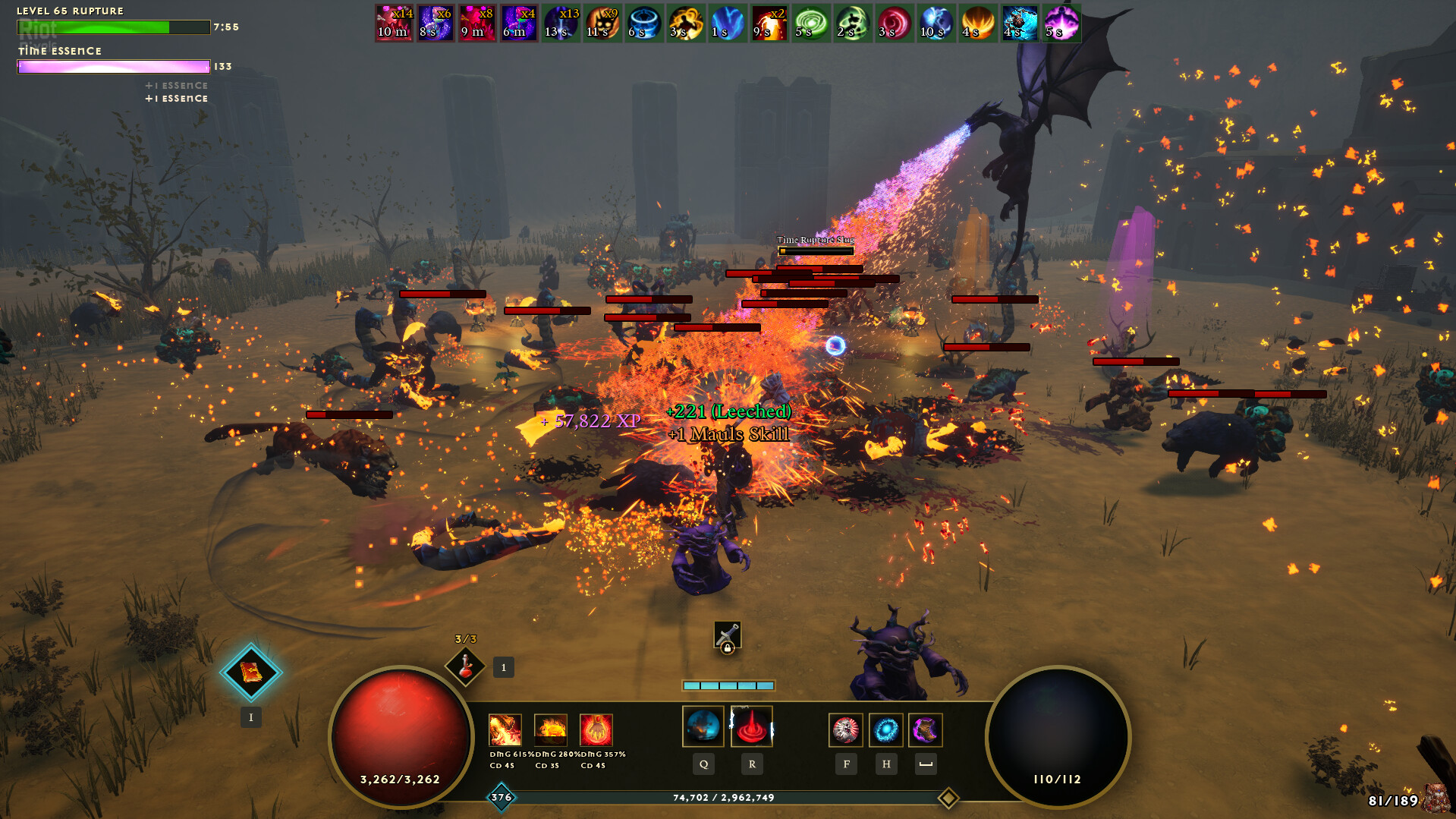This screenshot has height=819, width=1456.
Task: Activate the H blue portal ability
Action: click(x=885, y=730)
